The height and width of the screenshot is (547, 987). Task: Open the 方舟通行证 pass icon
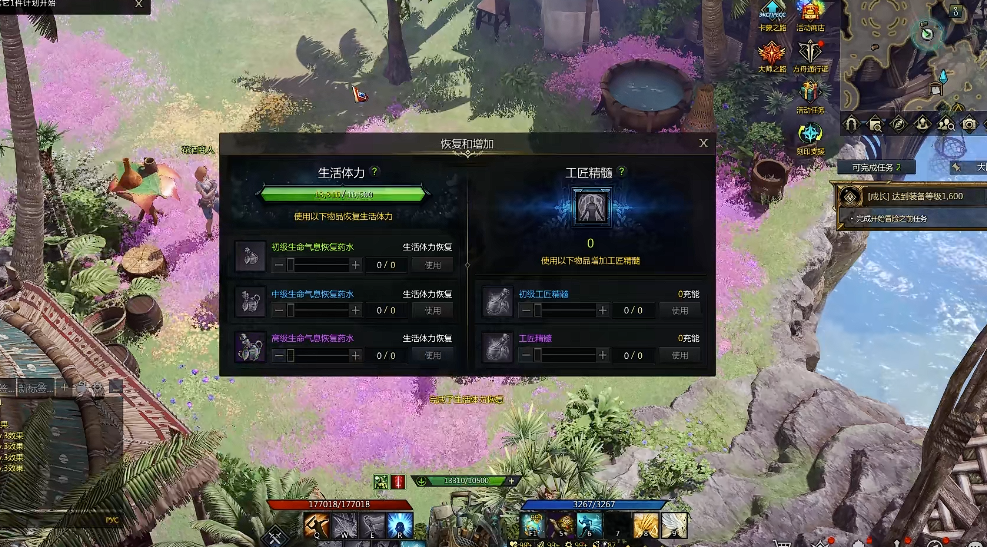tap(811, 54)
